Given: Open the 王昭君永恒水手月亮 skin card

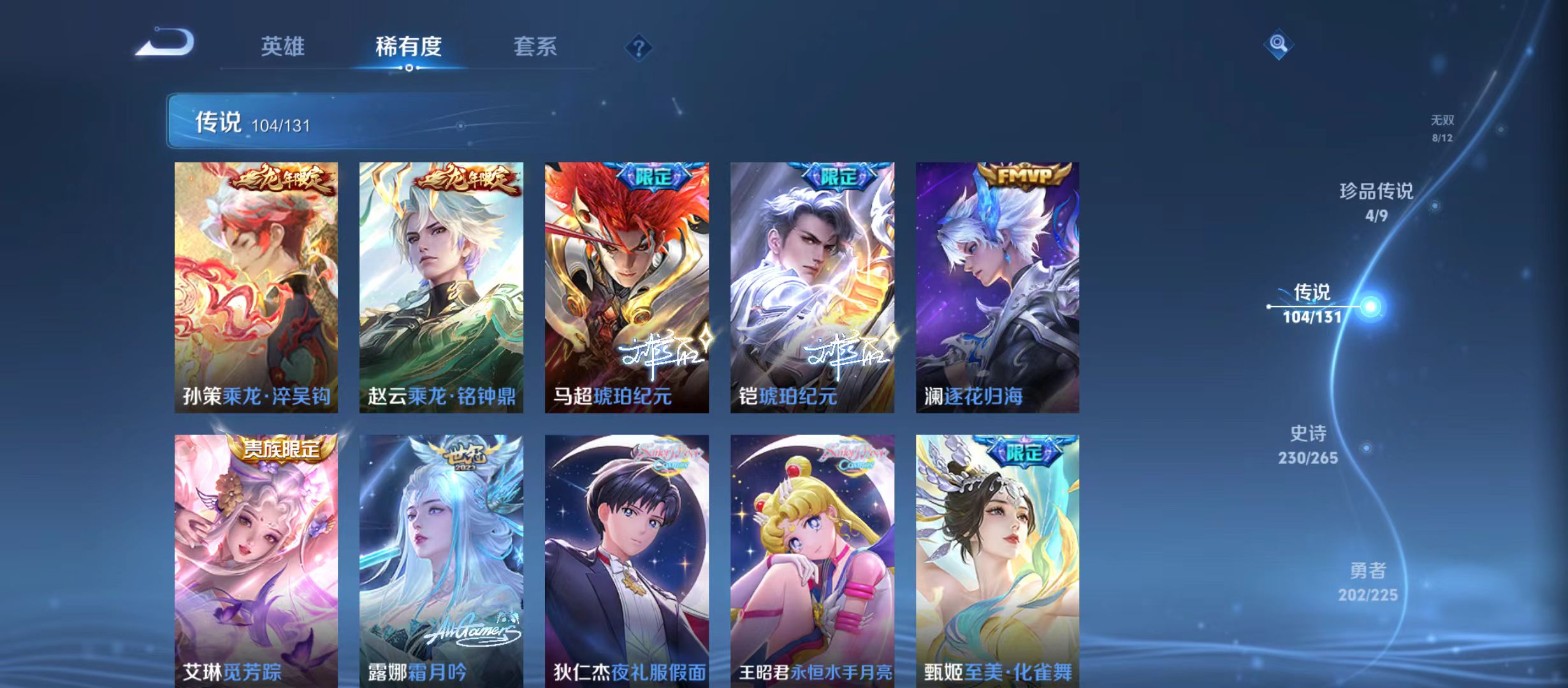Looking at the screenshot, I should pos(811,554).
